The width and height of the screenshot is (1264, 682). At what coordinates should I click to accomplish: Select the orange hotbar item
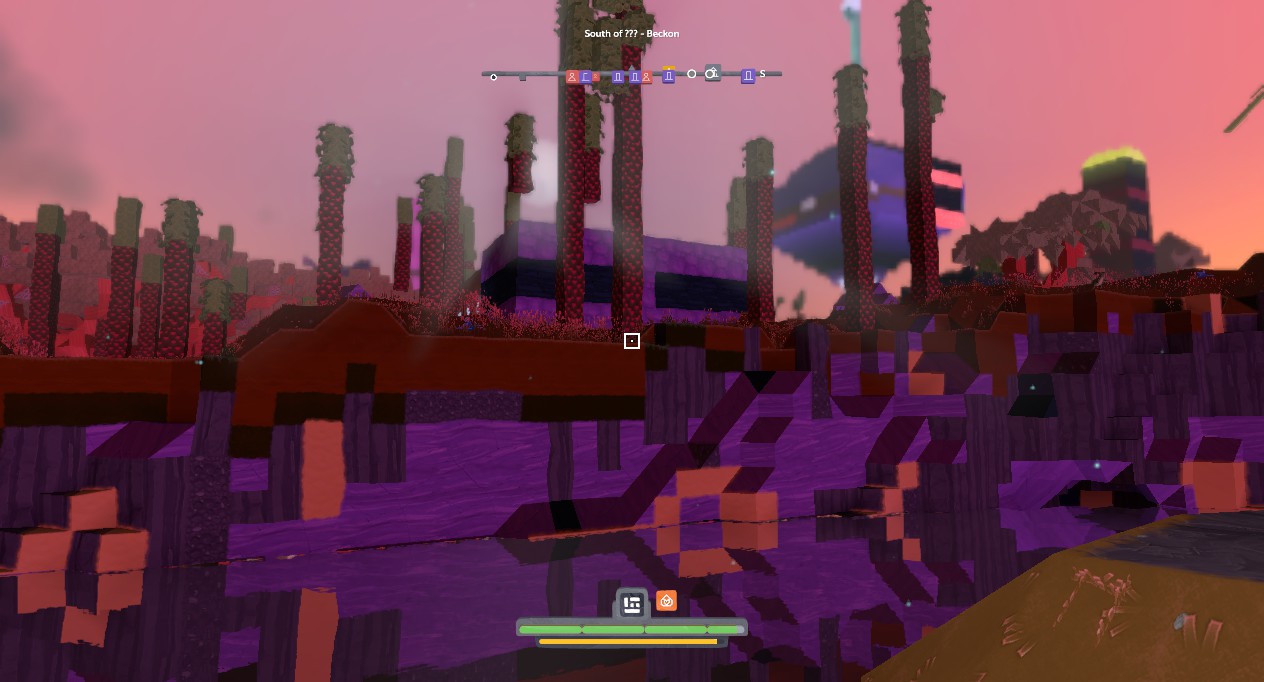(667, 600)
